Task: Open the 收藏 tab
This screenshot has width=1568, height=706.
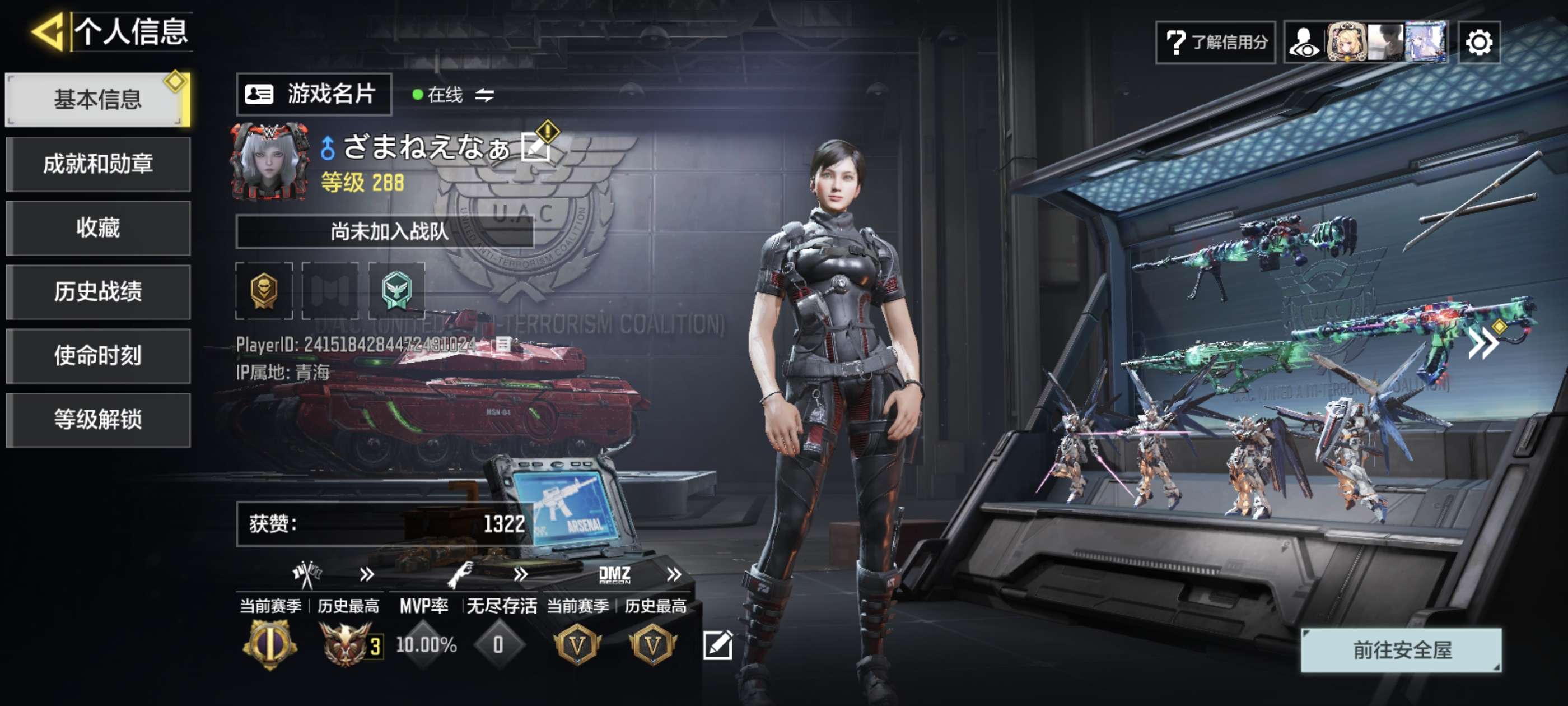Action: [x=97, y=228]
